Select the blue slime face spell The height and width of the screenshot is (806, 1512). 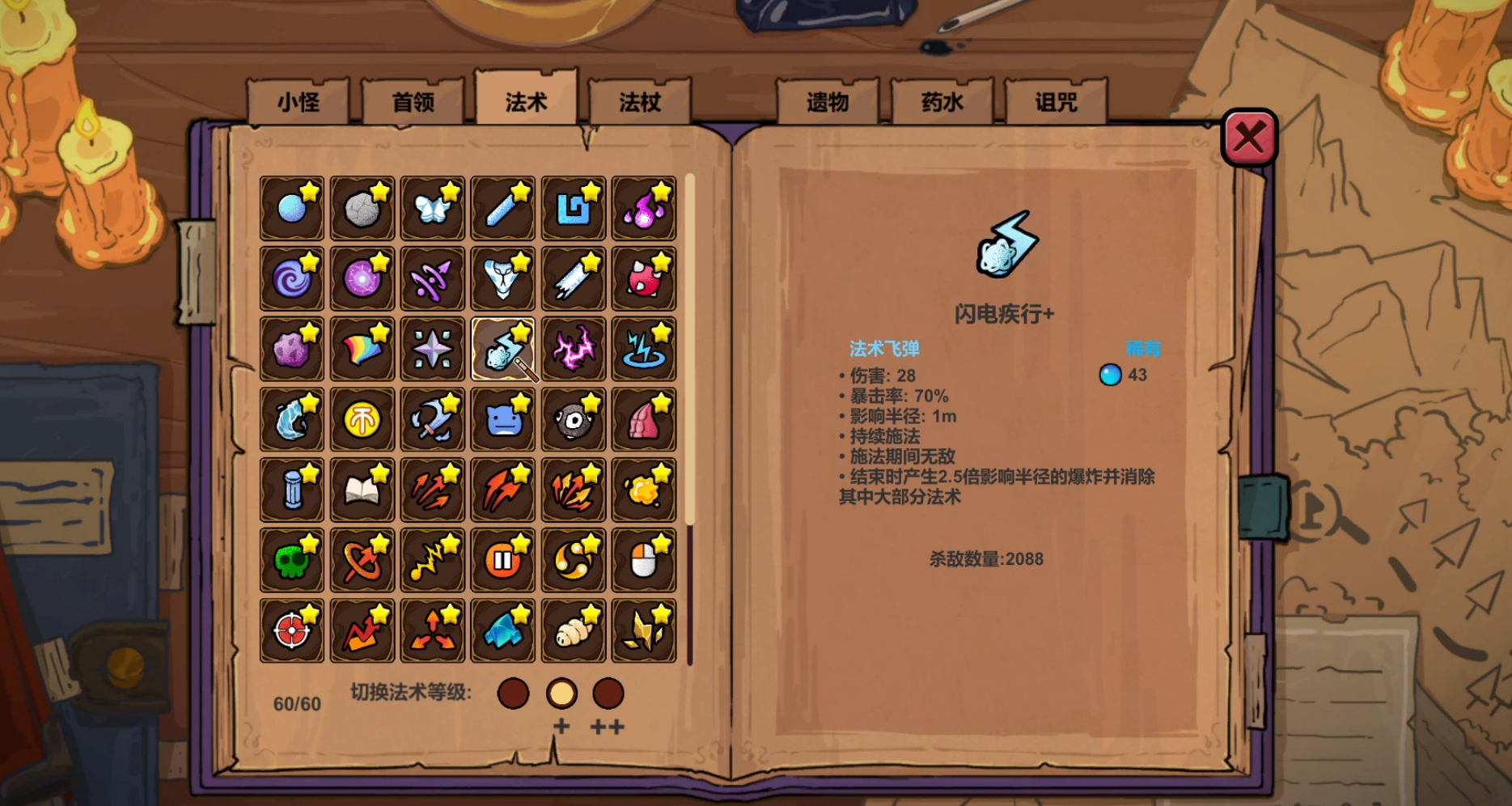click(x=502, y=420)
